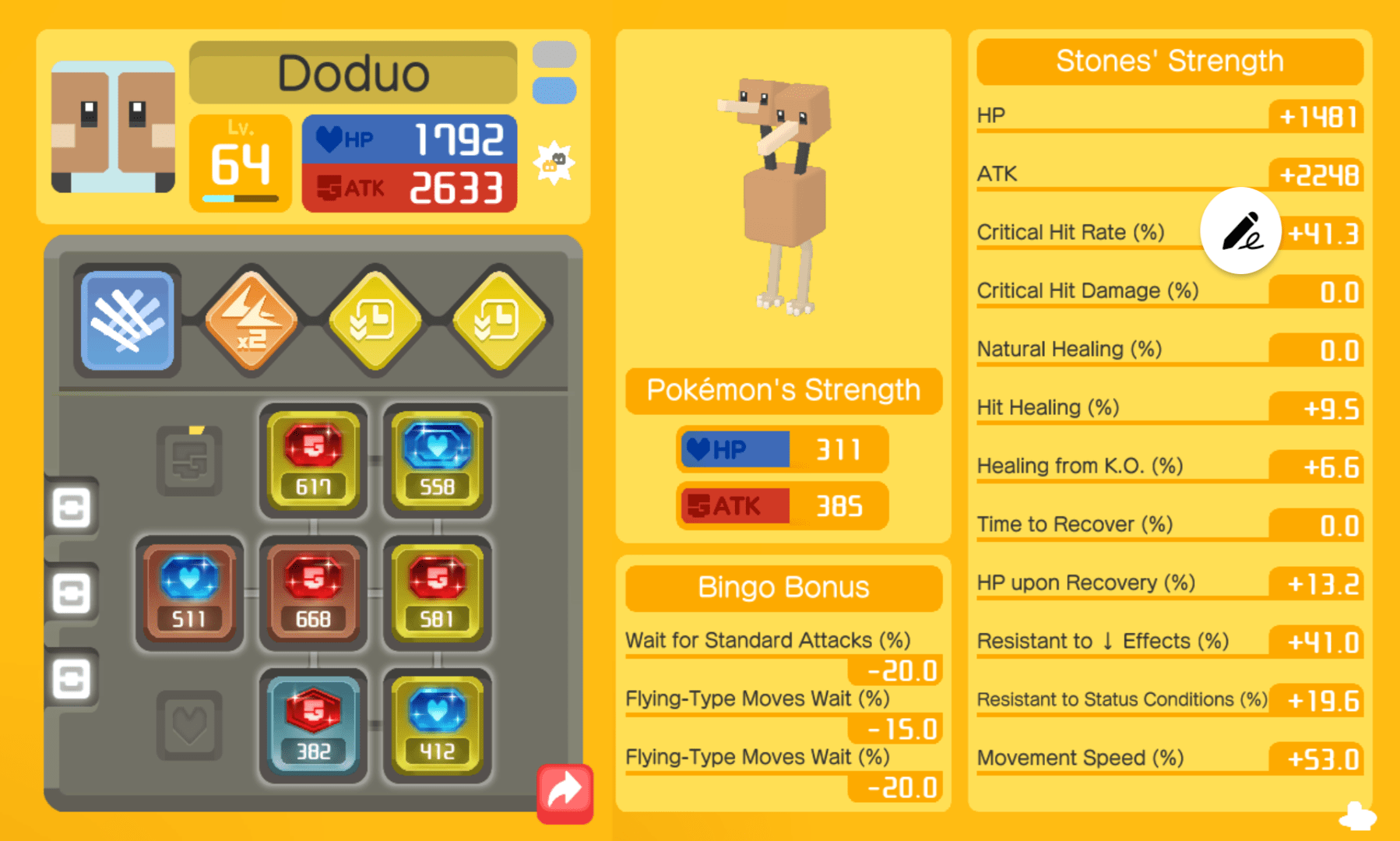Click the first yellow wait-reduction bonus icon

pyautogui.click(x=374, y=320)
